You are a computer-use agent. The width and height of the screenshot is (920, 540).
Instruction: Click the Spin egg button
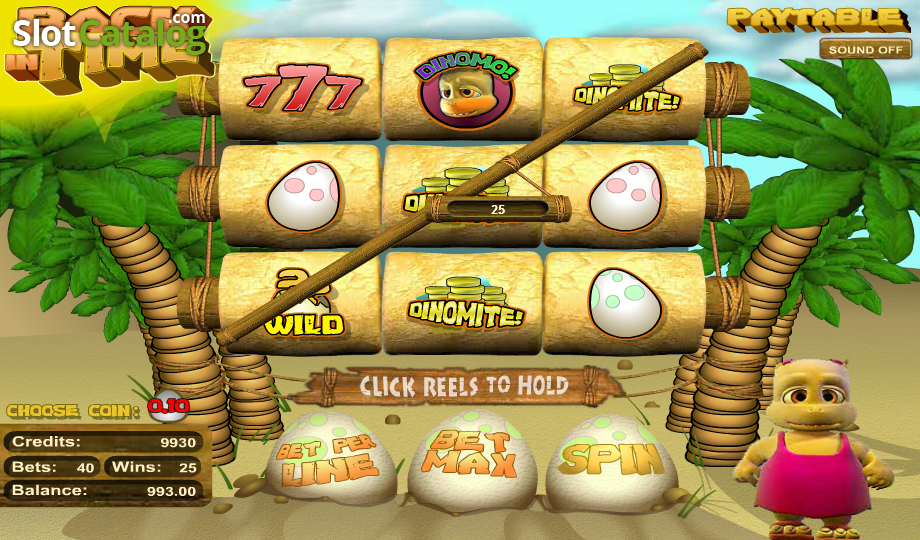(x=612, y=459)
